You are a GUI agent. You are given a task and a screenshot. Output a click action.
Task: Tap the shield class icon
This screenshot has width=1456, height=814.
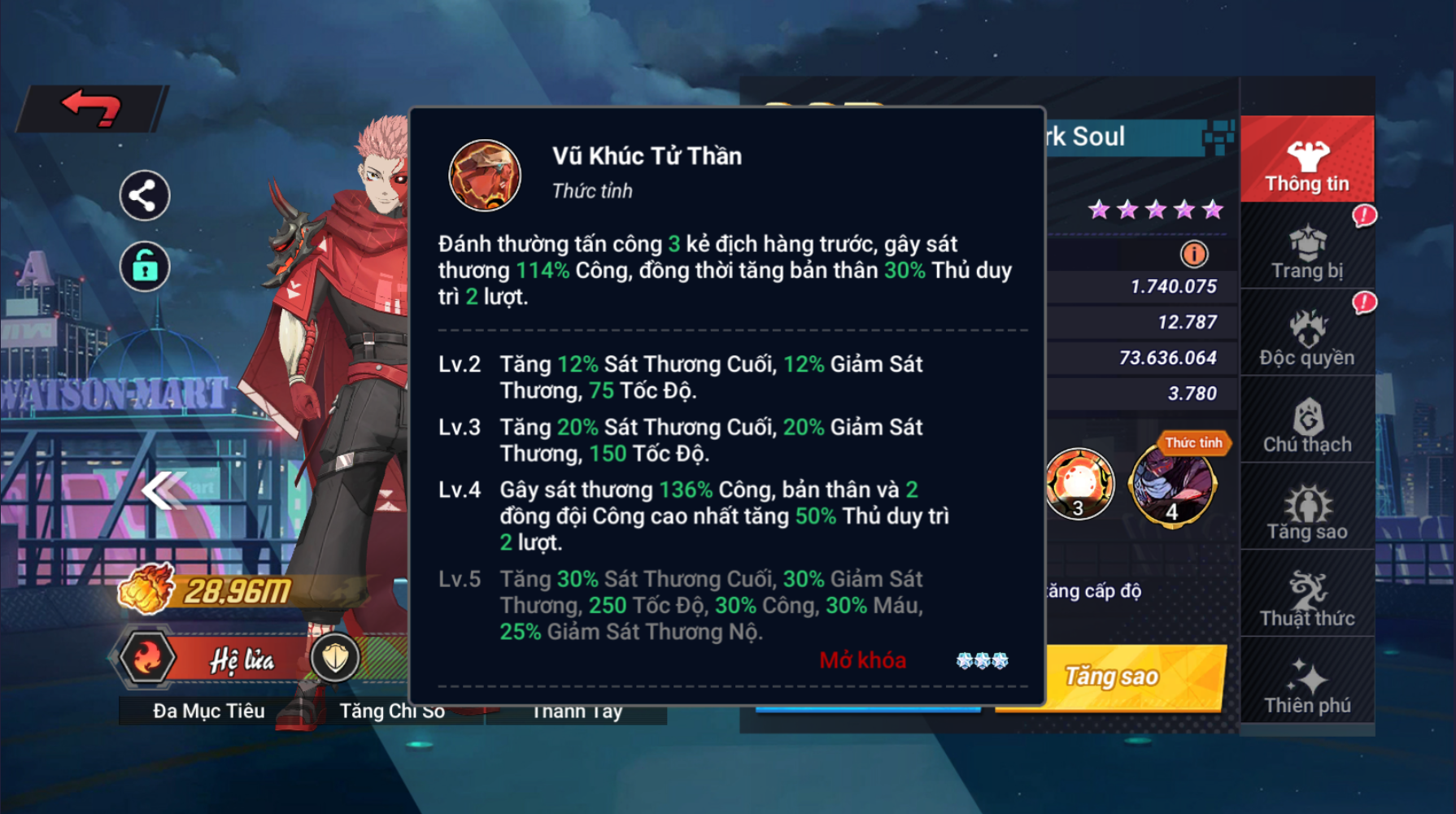(x=335, y=658)
